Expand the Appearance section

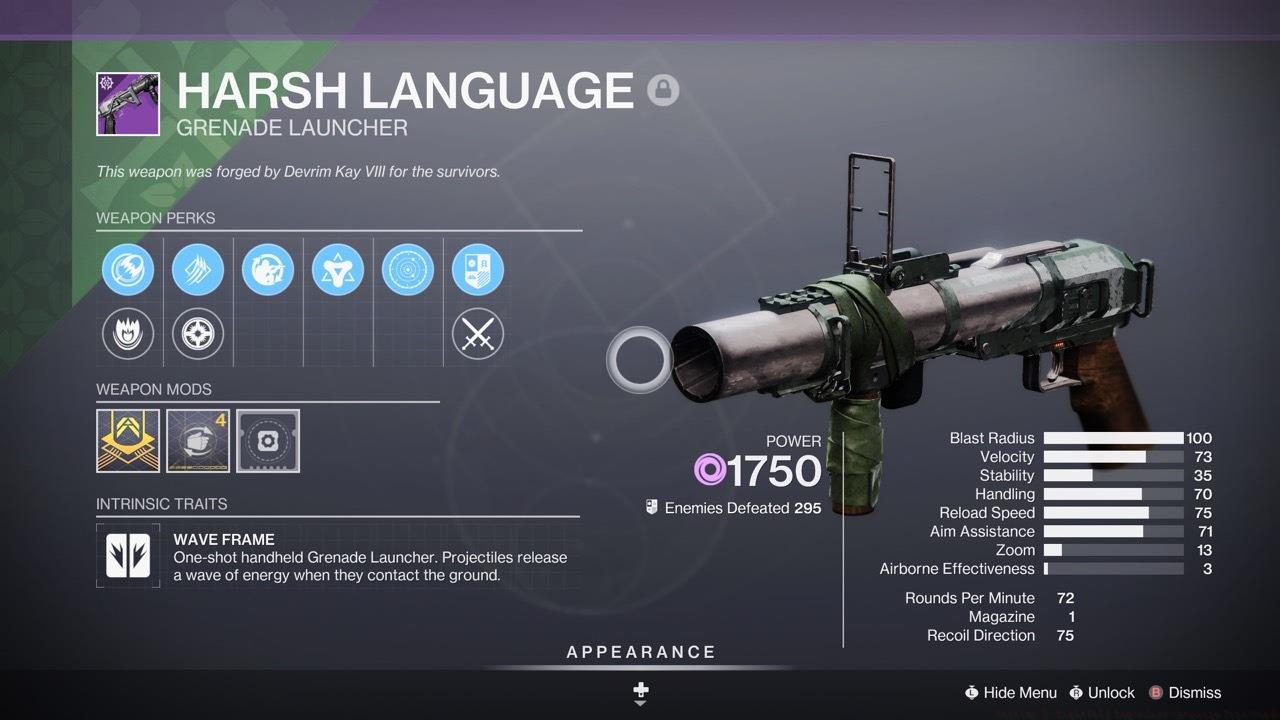[641, 653]
